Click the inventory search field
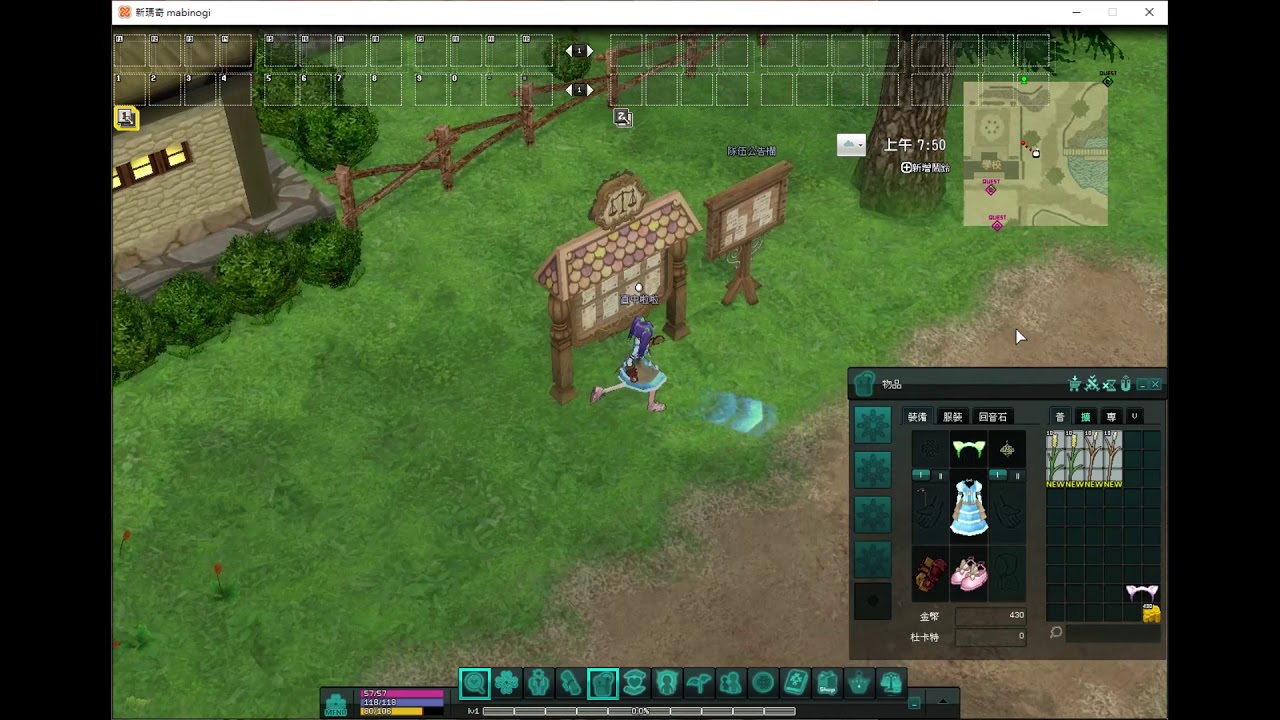Image resolution: width=1280 pixels, height=720 pixels. [x=1112, y=633]
